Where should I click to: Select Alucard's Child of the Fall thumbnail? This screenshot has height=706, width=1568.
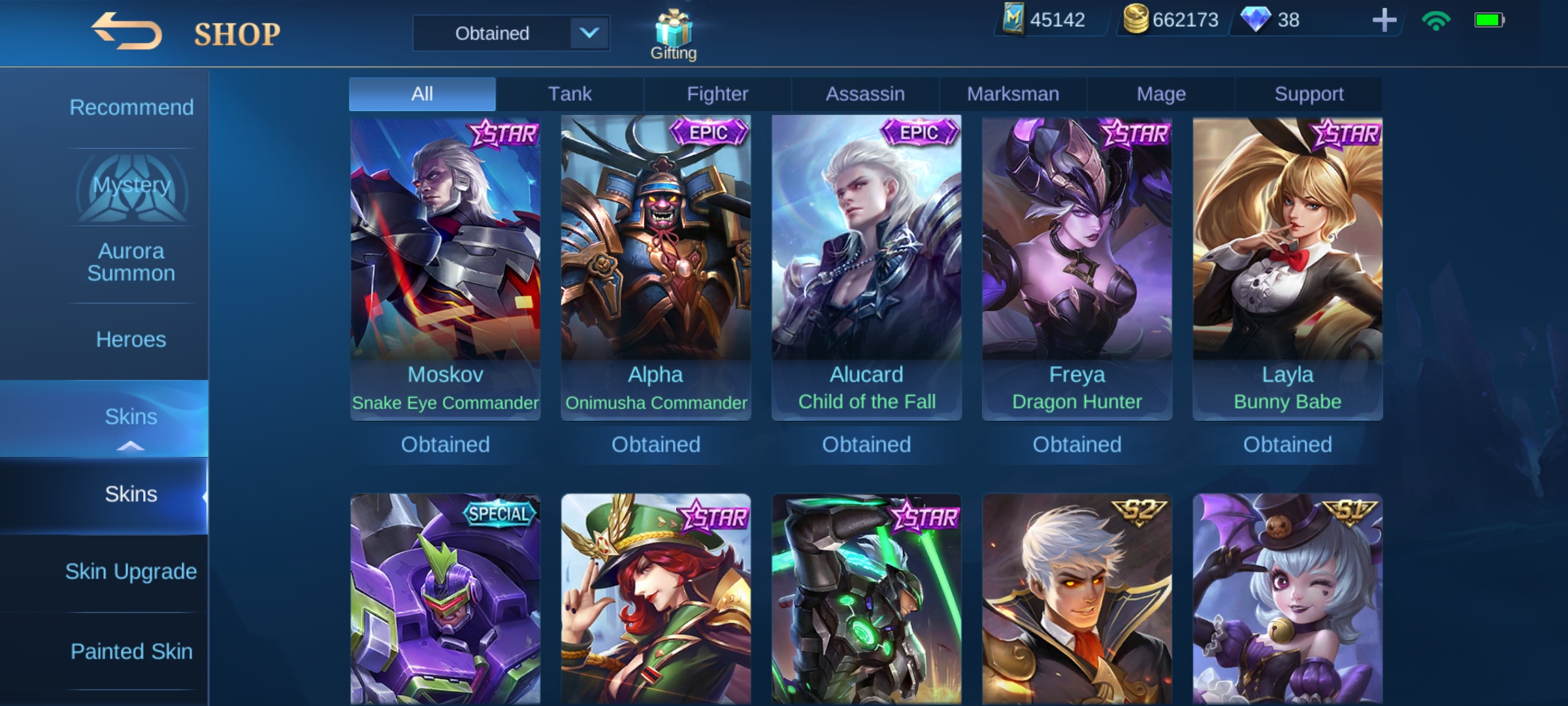[866, 261]
